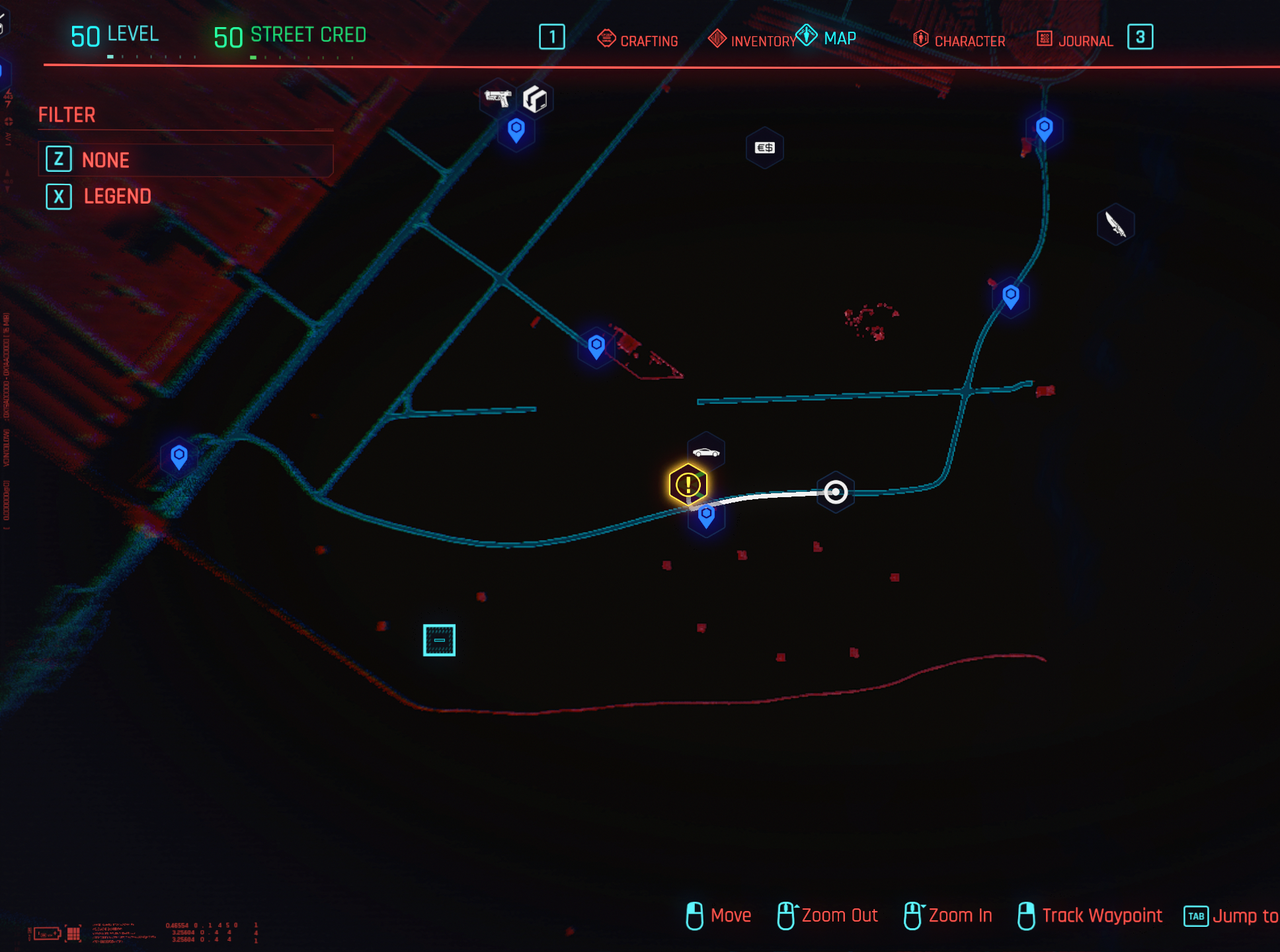
Task: Pick the knife melee vendor marker
Action: [x=1115, y=224]
